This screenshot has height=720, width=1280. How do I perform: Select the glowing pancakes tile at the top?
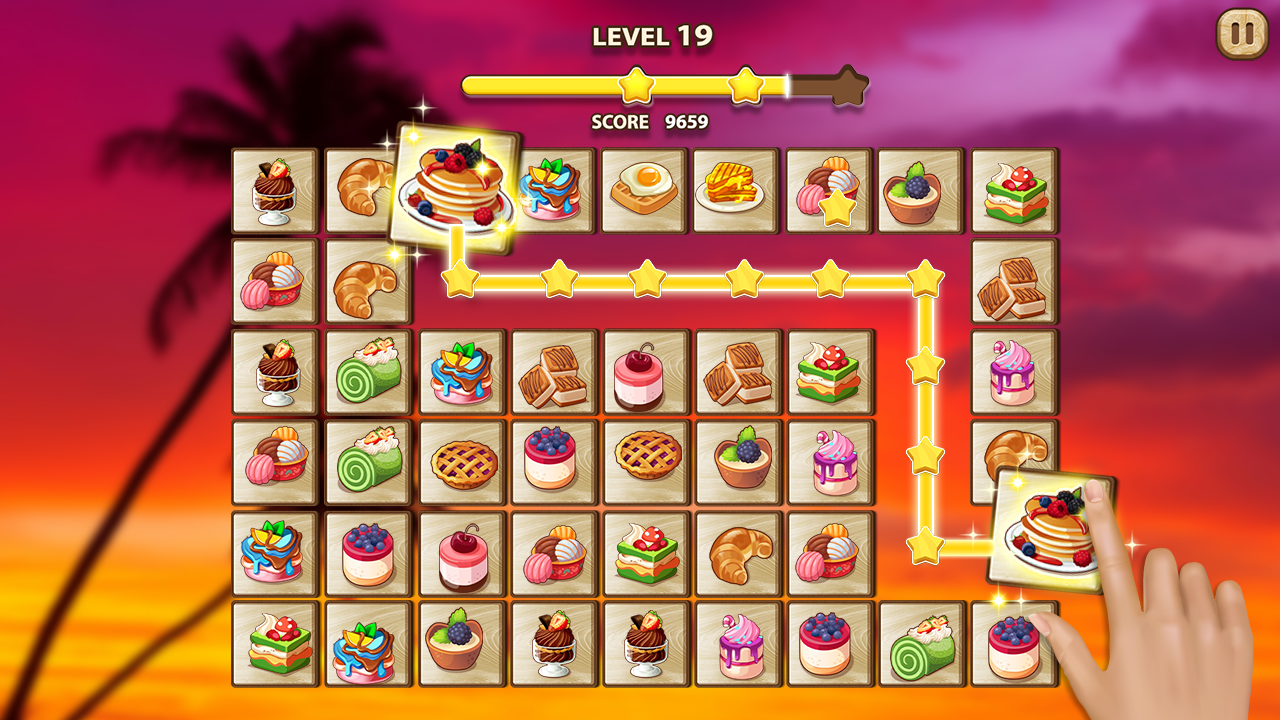tap(458, 185)
